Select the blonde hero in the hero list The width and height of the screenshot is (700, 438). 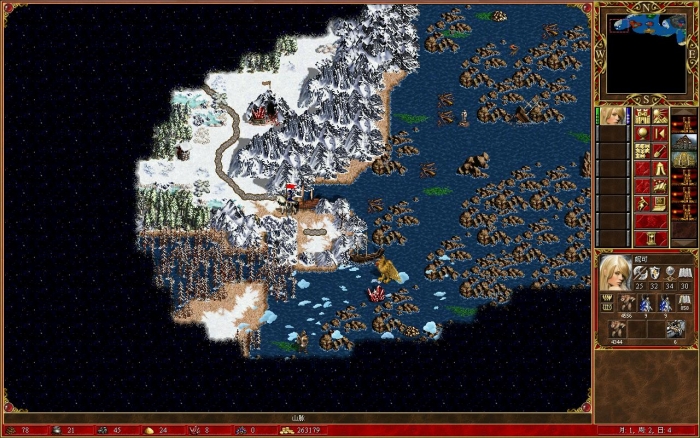[611, 115]
